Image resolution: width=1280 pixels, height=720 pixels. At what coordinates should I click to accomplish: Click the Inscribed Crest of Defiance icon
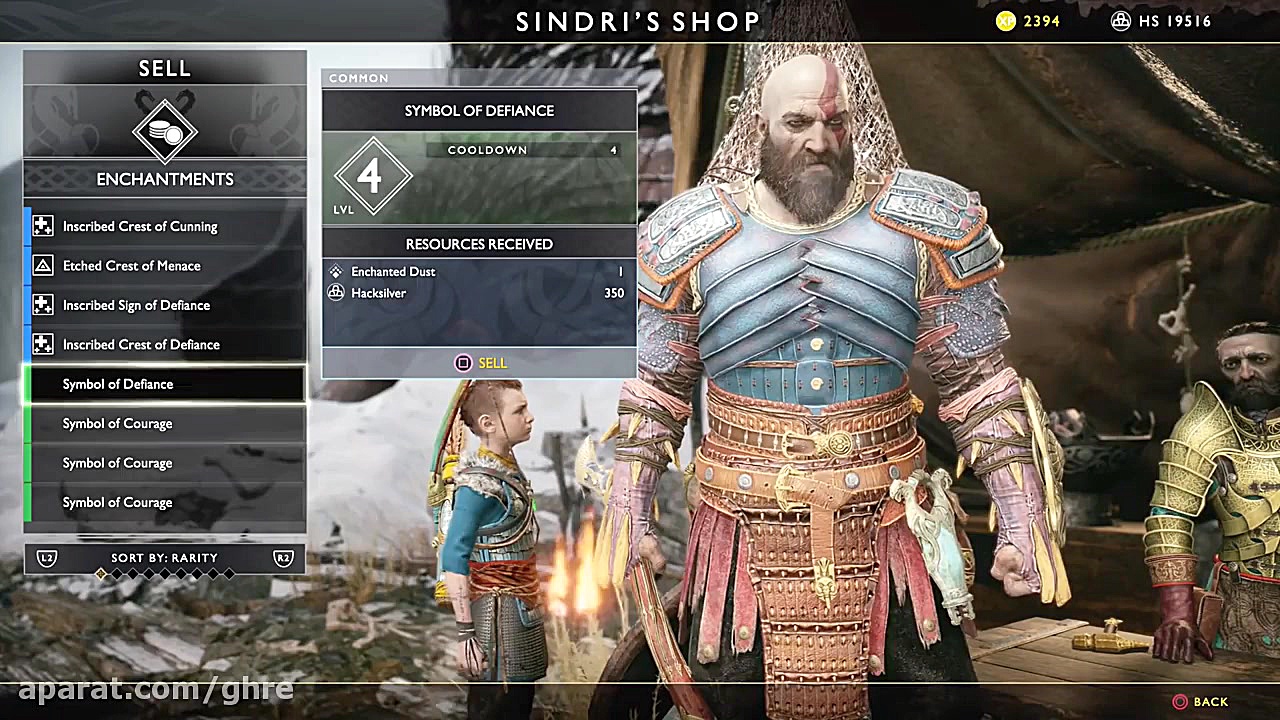(43, 344)
